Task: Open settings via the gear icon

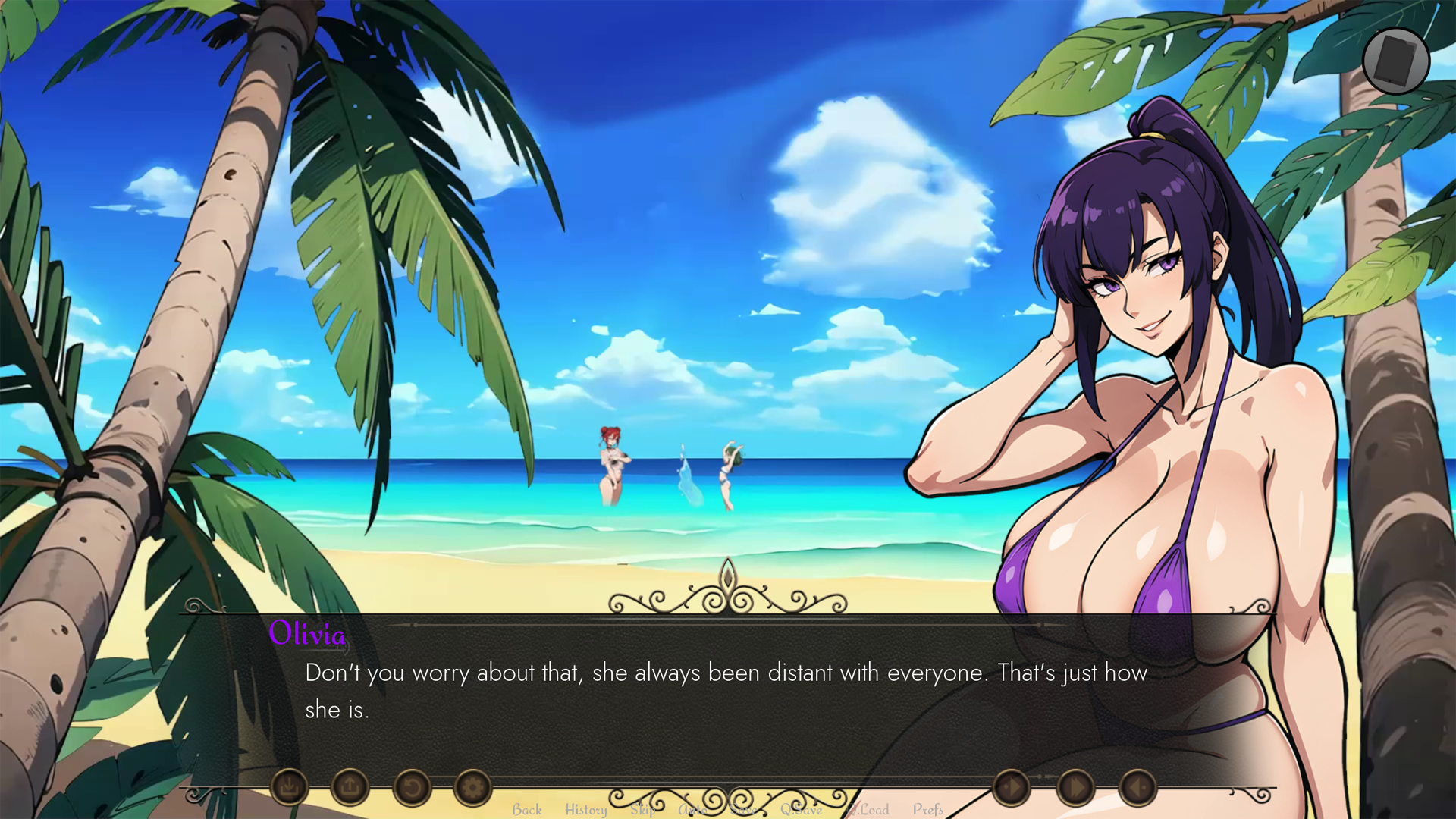Action: (x=472, y=787)
